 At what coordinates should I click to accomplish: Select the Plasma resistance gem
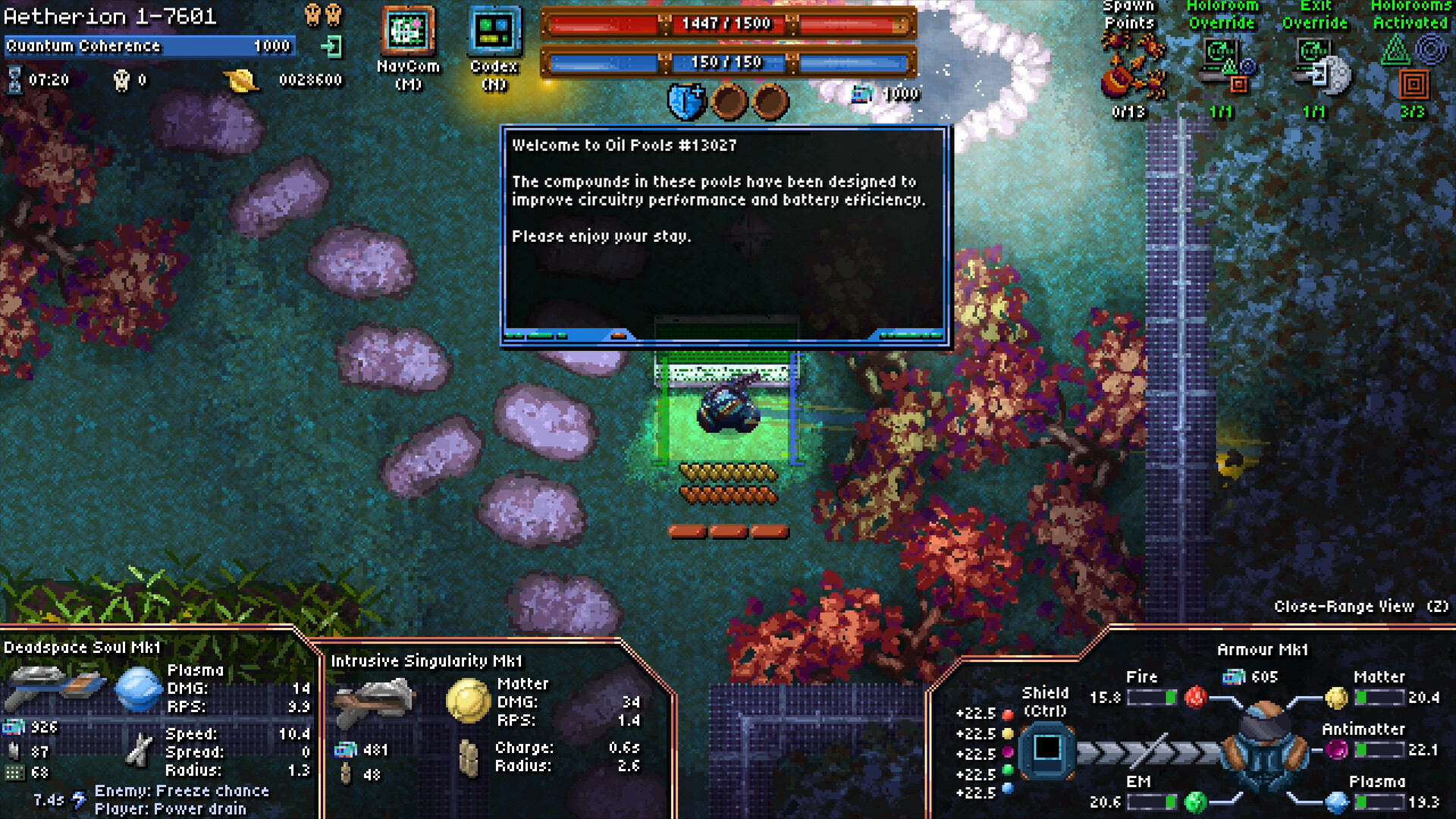1336,802
